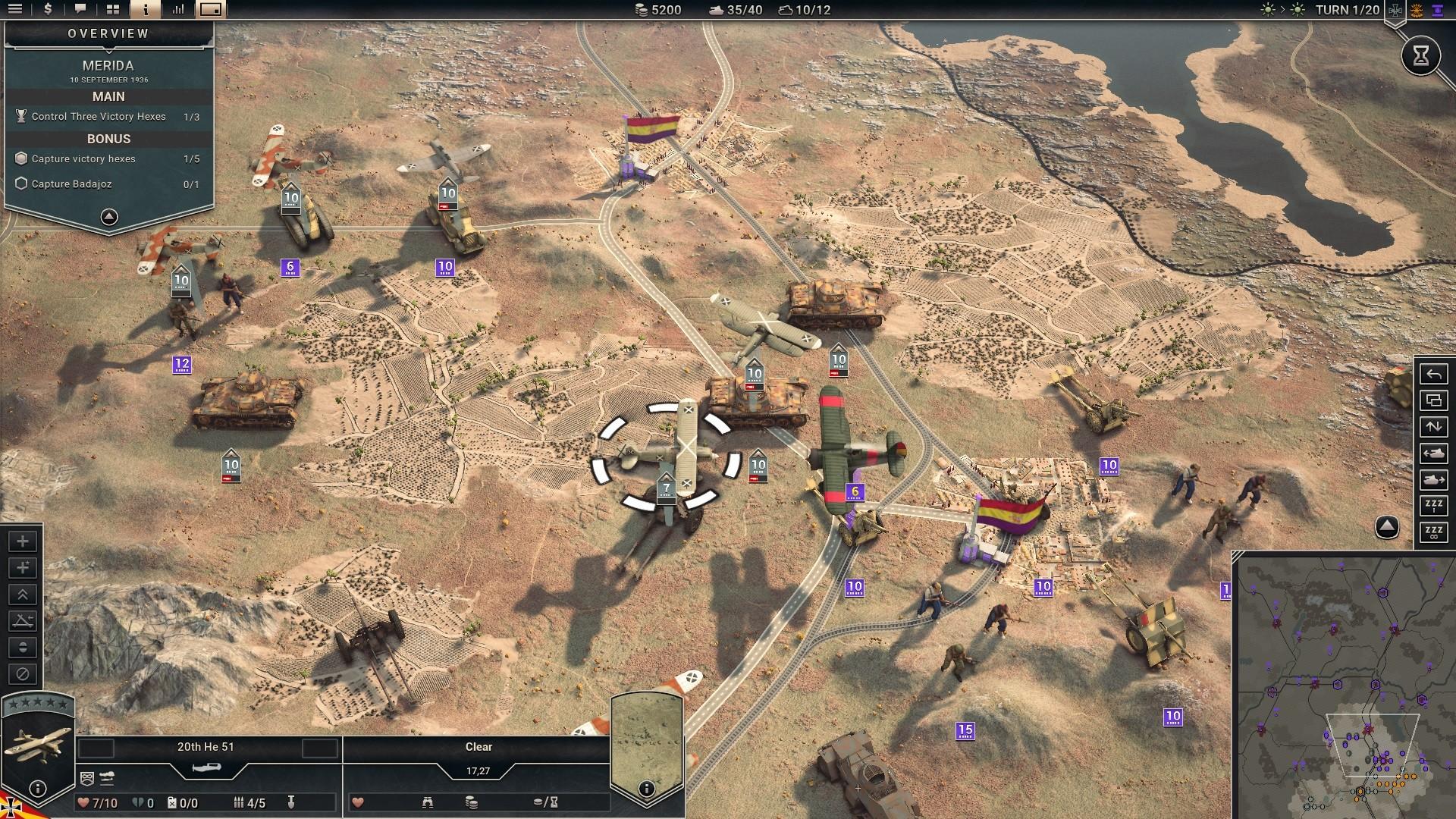
Task: Toggle the strategic map view icon in the toolbar
Action: click(x=211, y=10)
